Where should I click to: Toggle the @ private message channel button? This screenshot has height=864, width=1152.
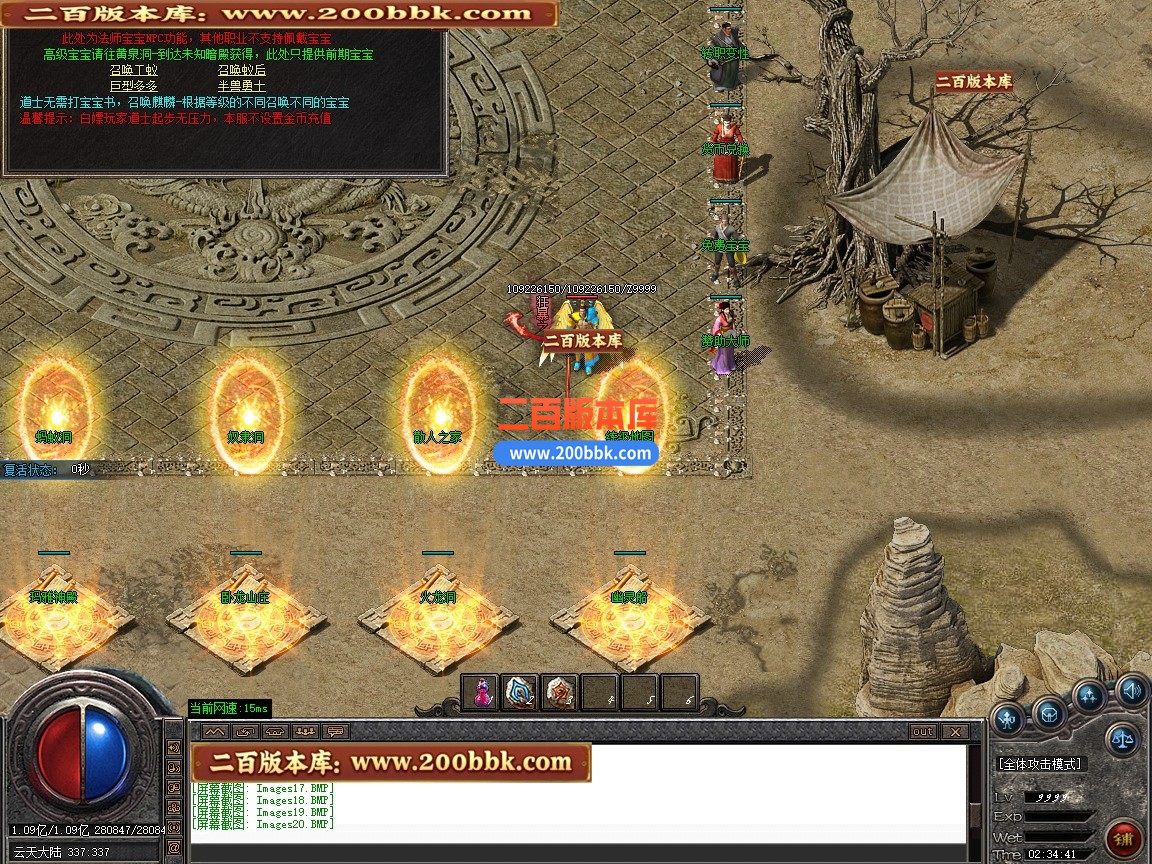pyautogui.click(x=175, y=846)
